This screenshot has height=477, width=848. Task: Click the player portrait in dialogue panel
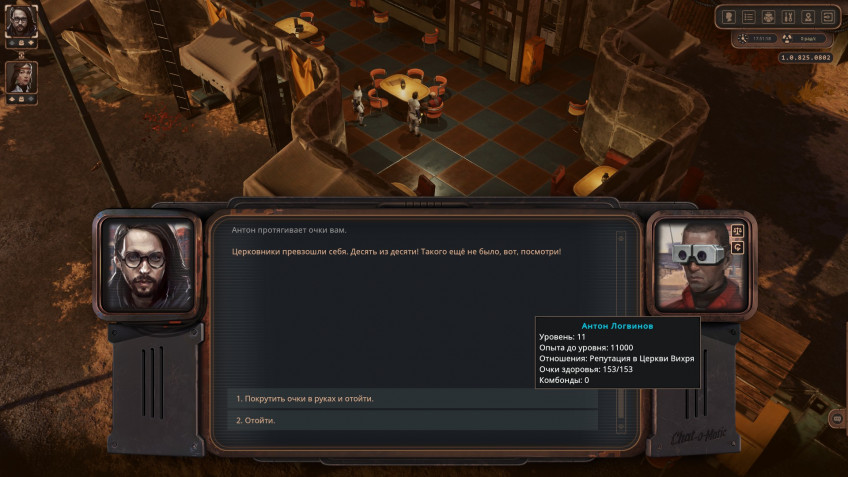[148, 265]
